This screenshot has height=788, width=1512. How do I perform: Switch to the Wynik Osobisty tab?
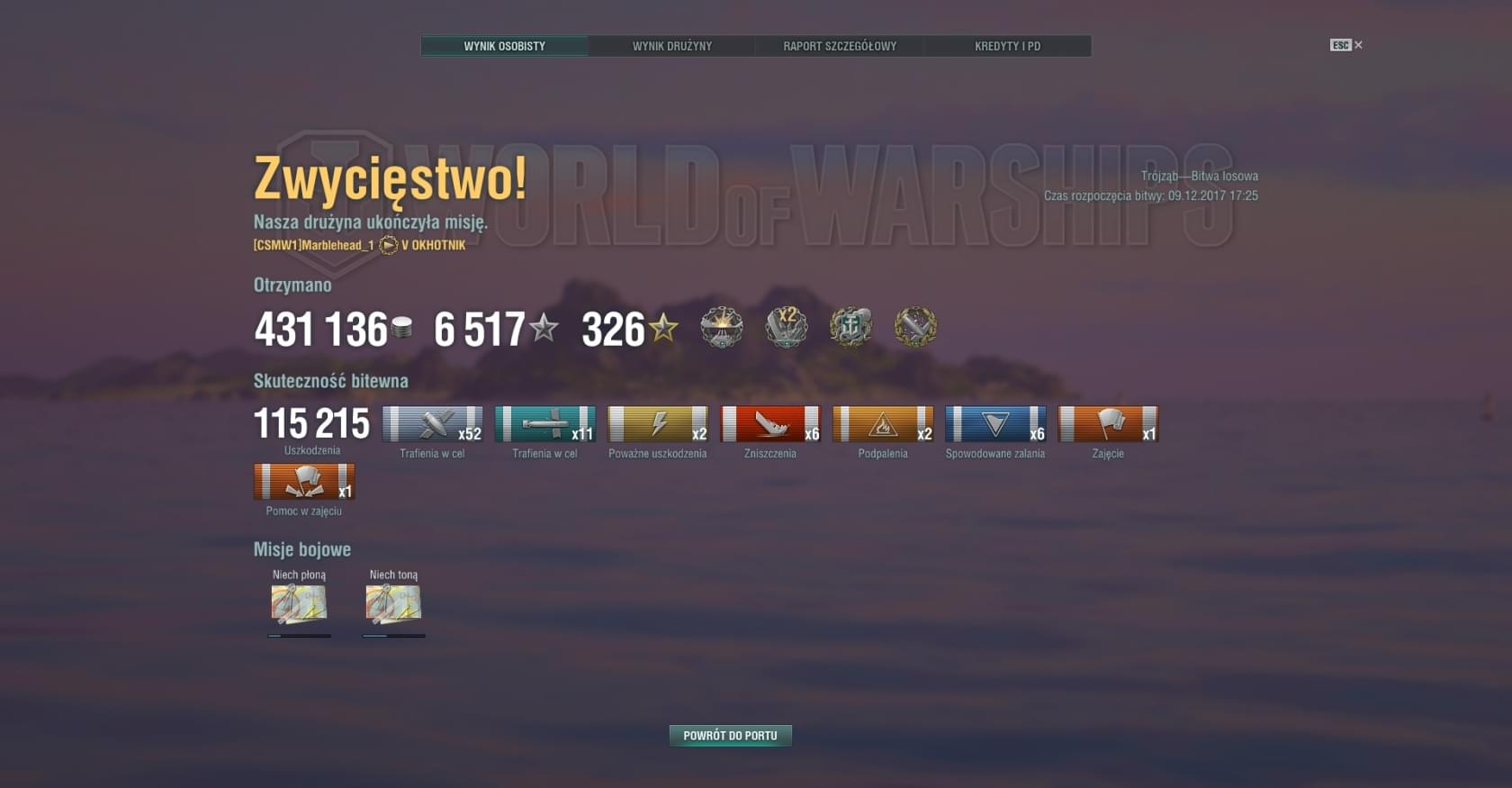click(504, 46)
